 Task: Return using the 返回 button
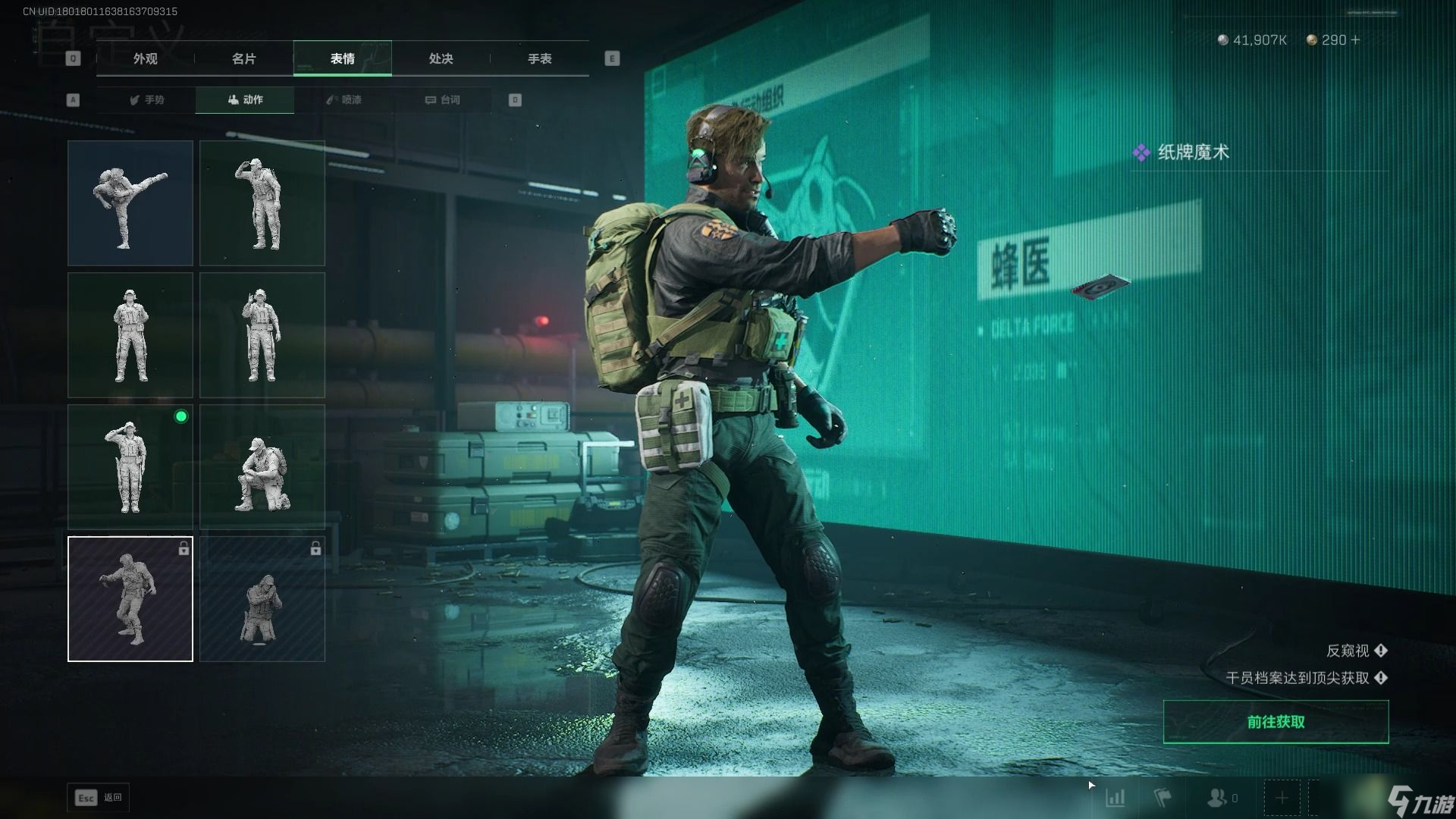pyautogui.click(x=99, y=797)
